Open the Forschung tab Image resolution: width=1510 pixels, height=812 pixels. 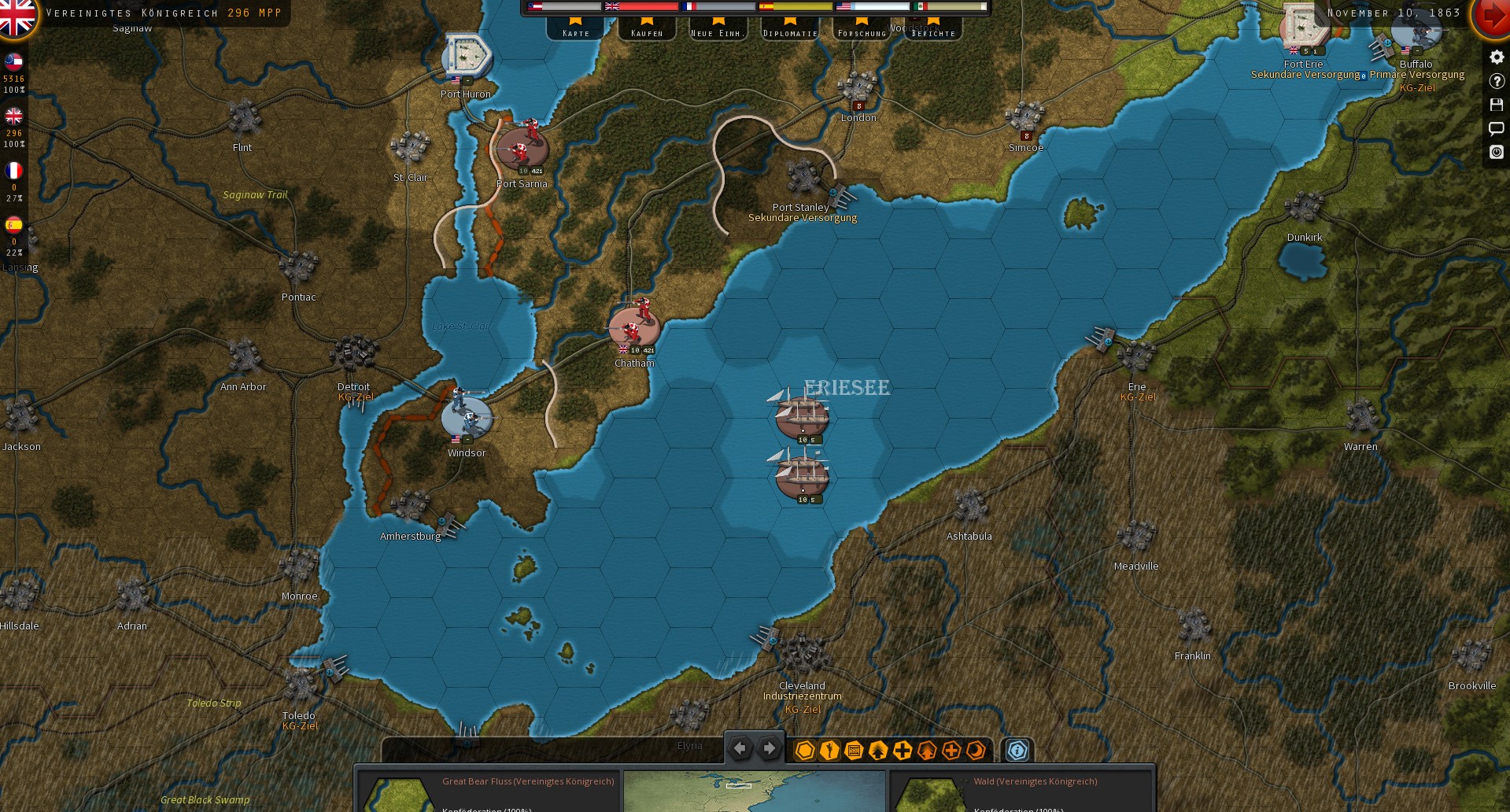(x=862, y=32)
